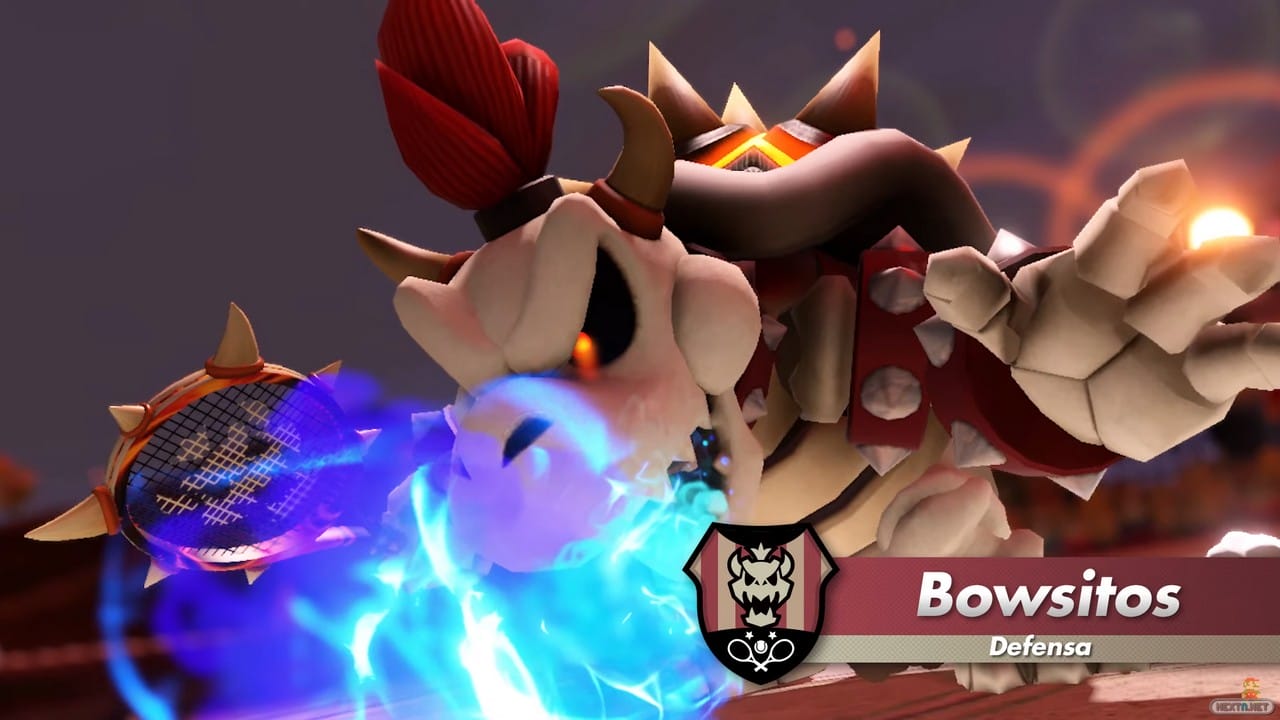Click the pixel Mario sprite above the watermark
This screenshot has width=1280, height=720.
(1251, 687)
